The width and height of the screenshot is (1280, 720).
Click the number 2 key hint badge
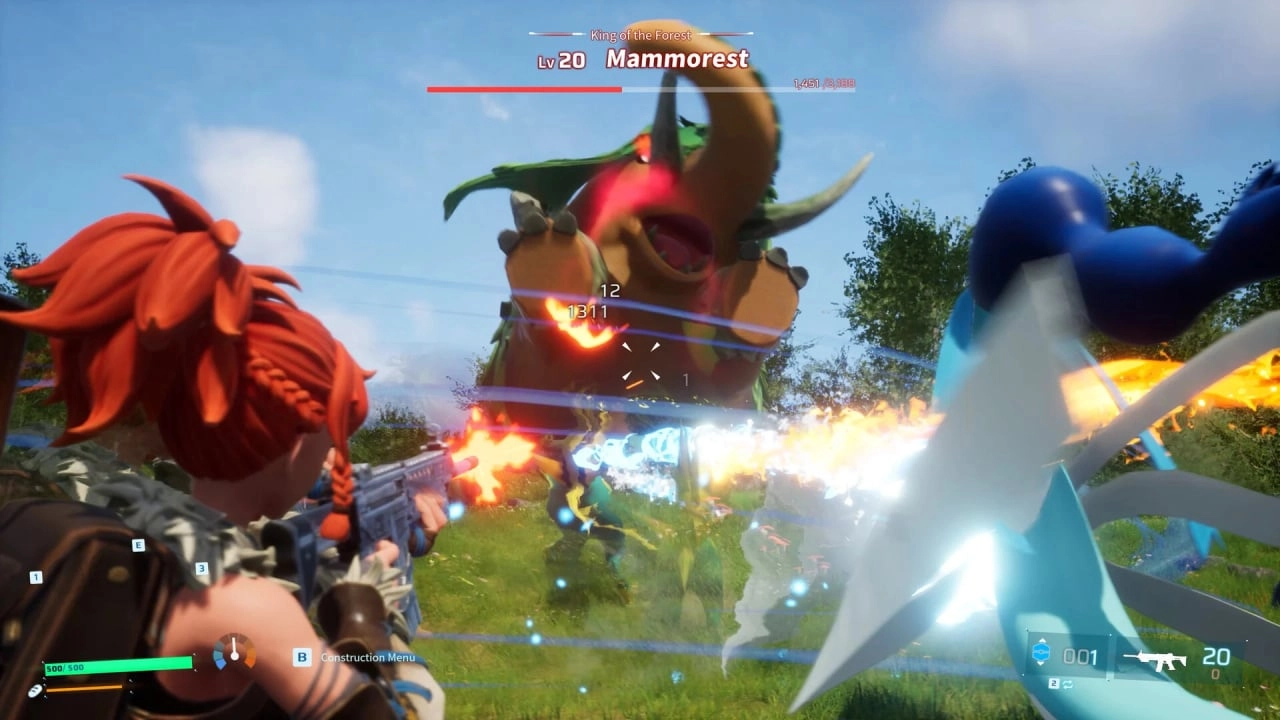point(1054,683)
